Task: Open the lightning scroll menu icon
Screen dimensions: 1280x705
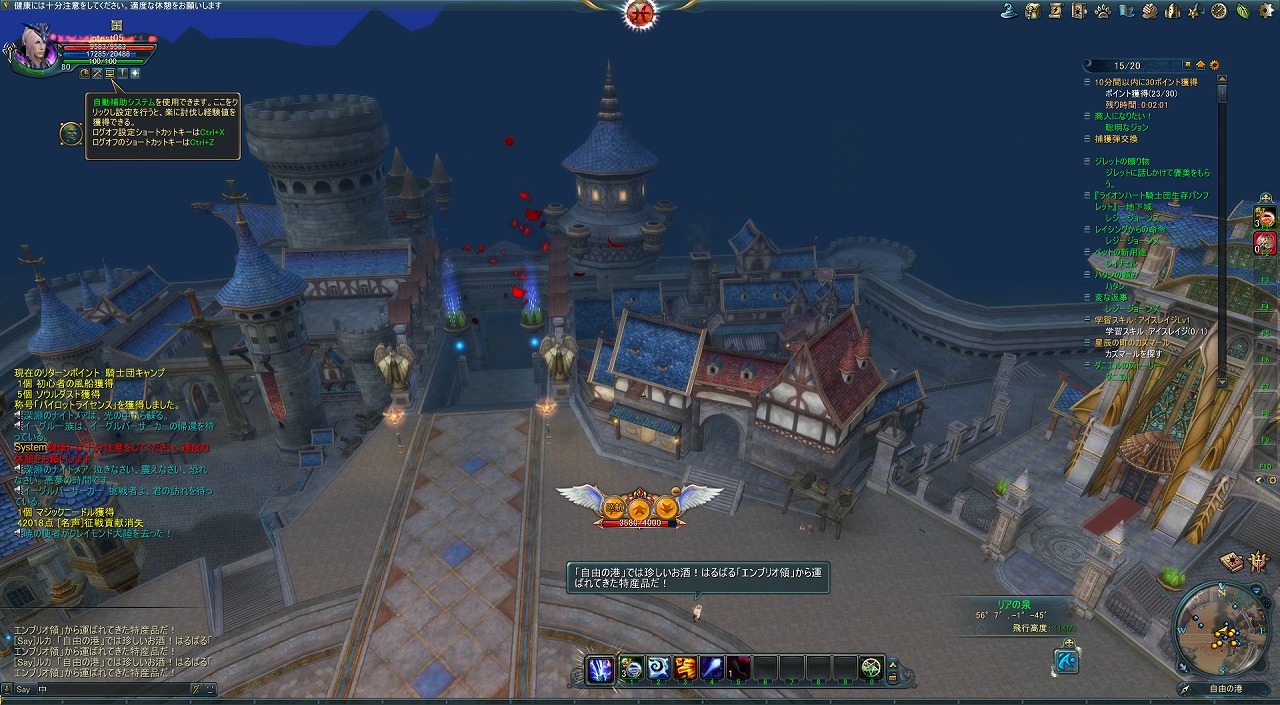Action: click(x=1056, y=11)
